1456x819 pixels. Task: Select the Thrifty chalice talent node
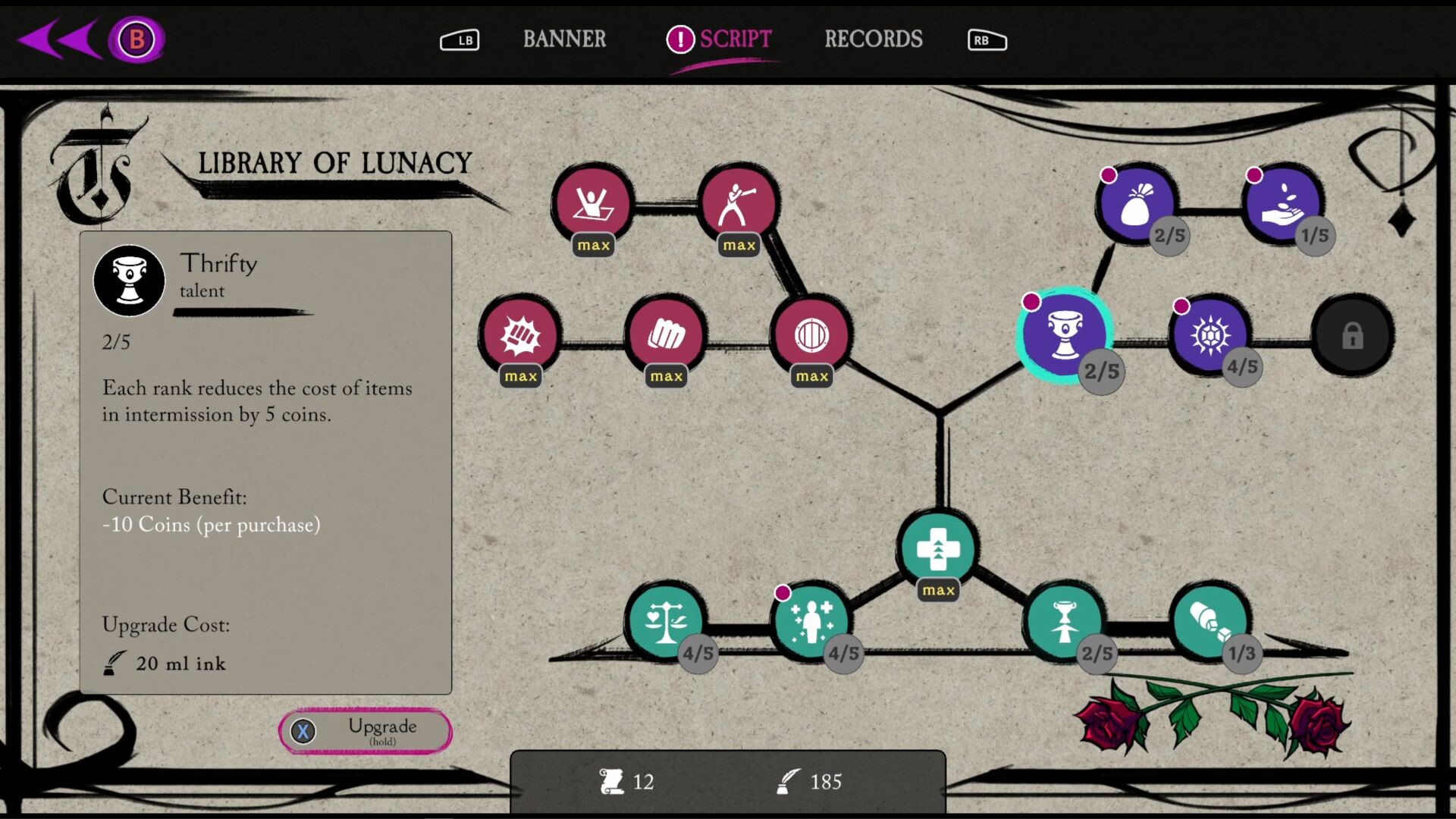[1065, 334]
